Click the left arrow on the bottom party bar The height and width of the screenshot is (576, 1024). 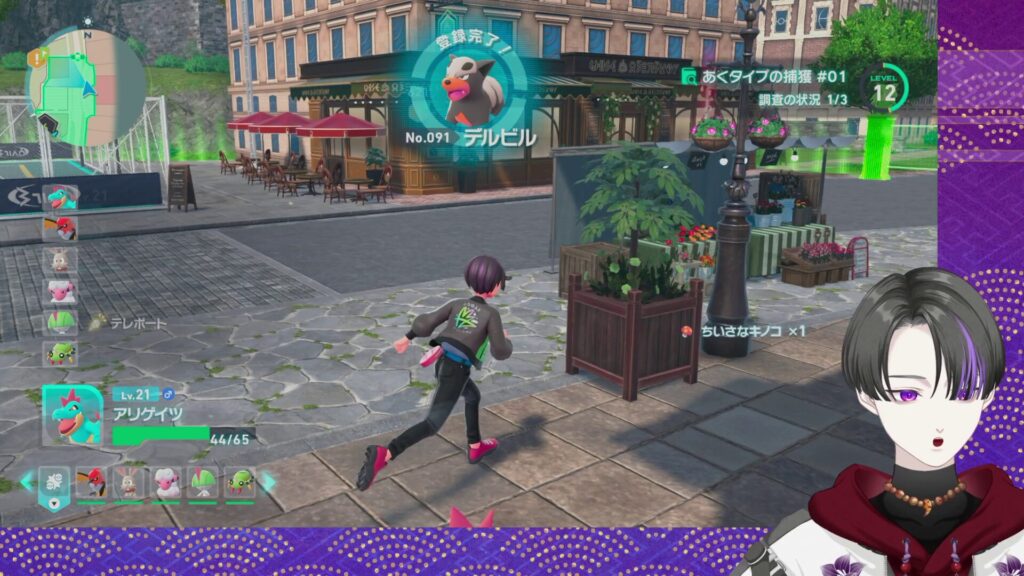26,482
